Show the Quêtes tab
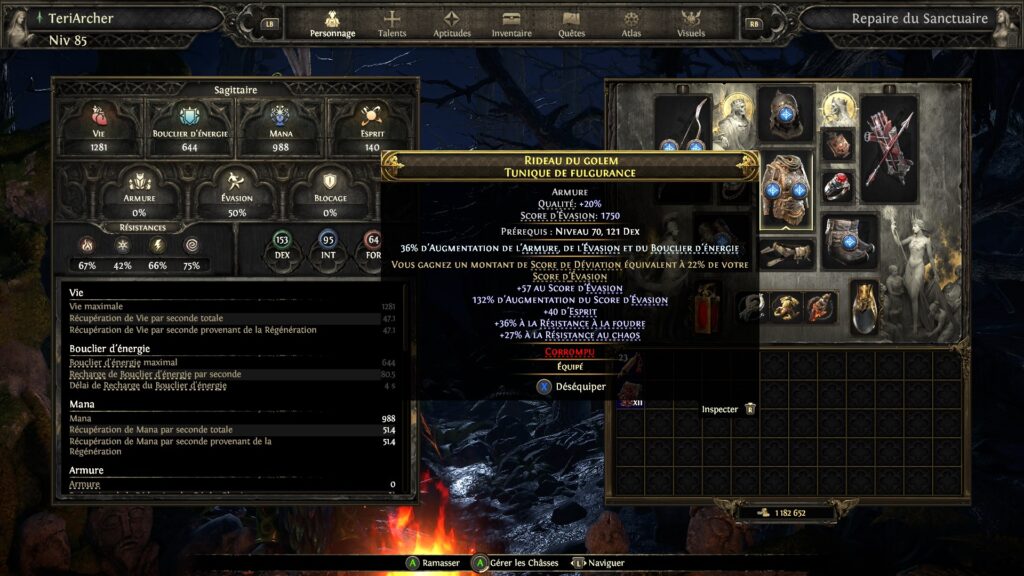The height and width of the screenshot is (576, 1024). point(572,24)
